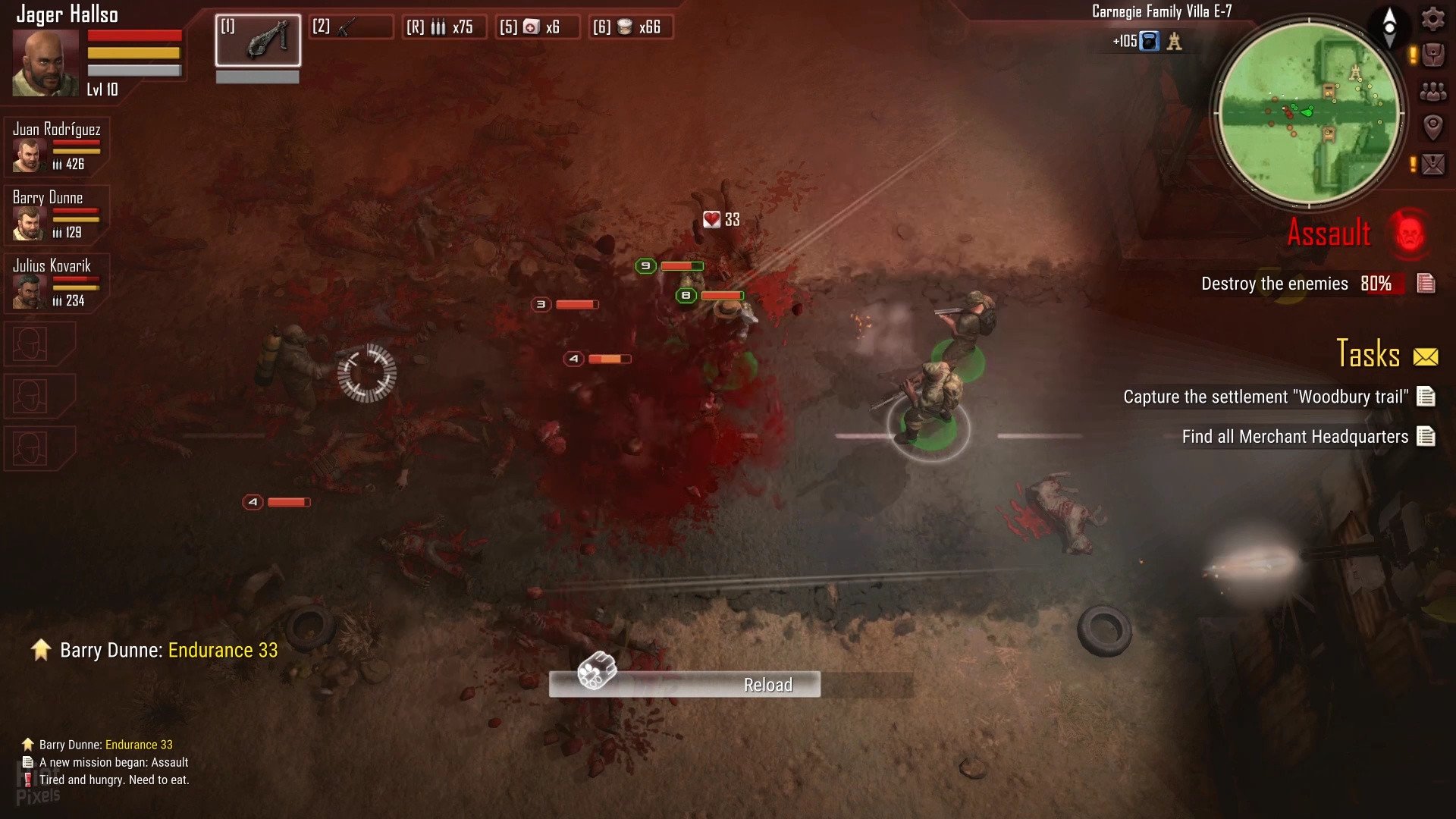Open the yellow Tasks envelope
The width and height of the screenshot is (1456, 819).
pyautogui.click(x=1426, y=356)
